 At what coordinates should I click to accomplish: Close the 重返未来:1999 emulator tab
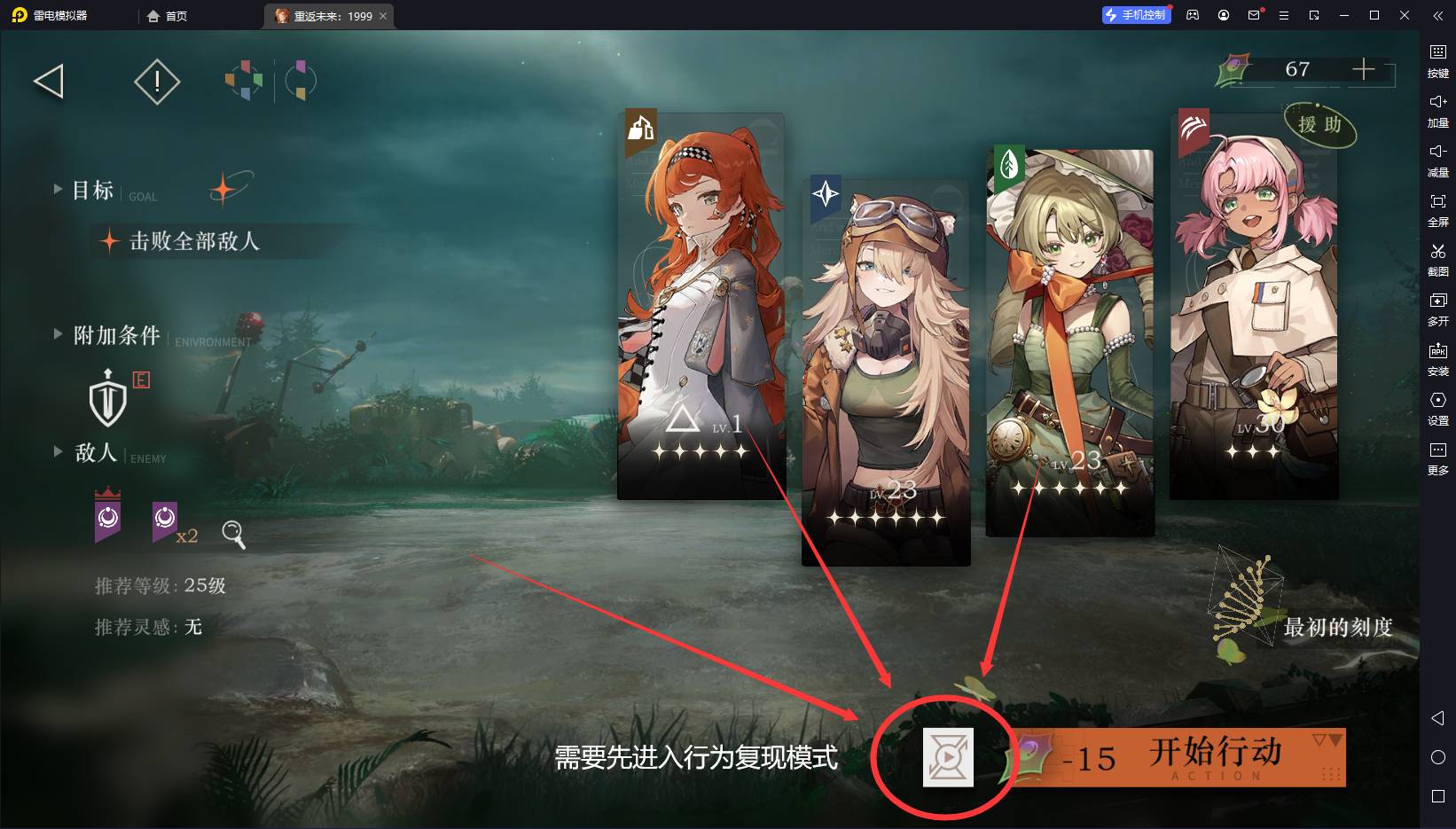[383, 16]
